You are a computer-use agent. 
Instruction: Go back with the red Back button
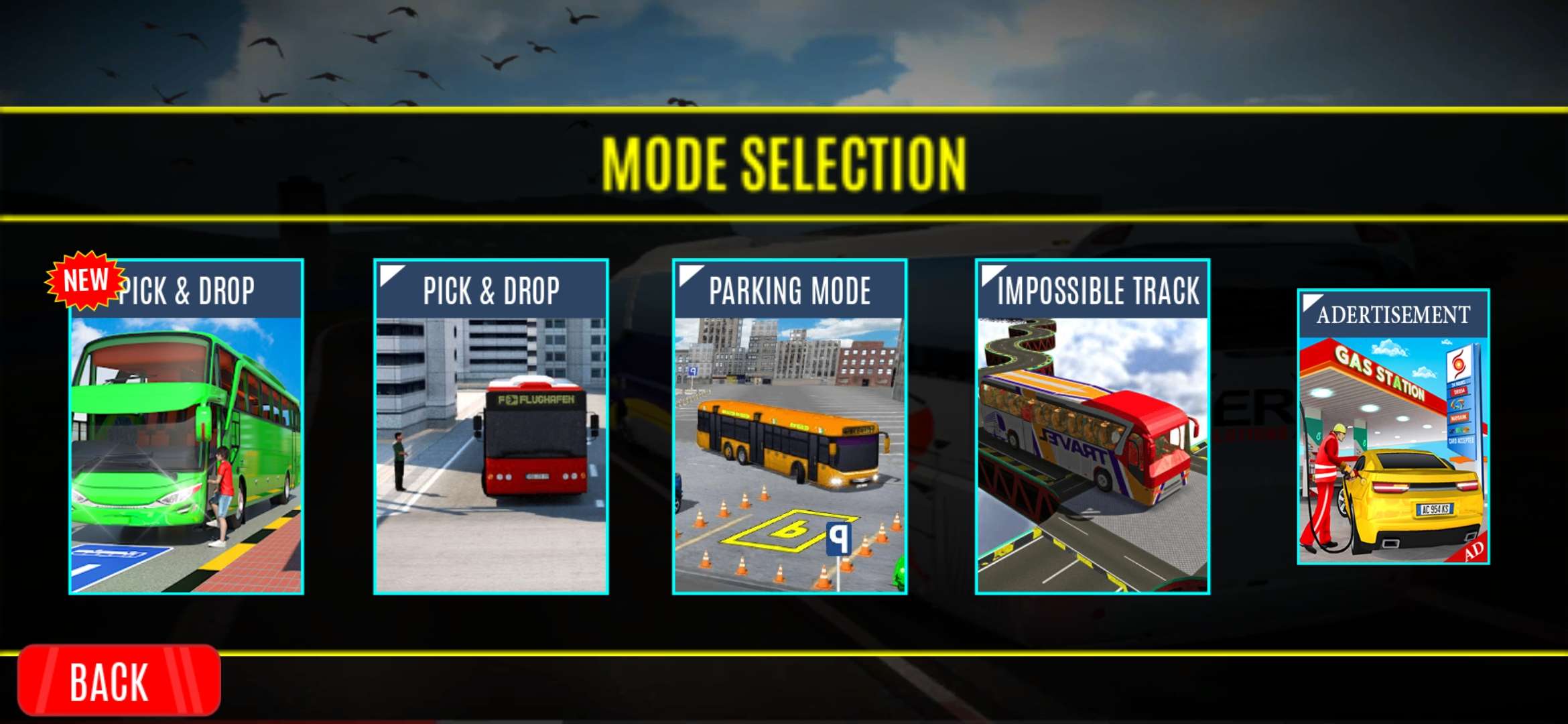tap(119, 680)
